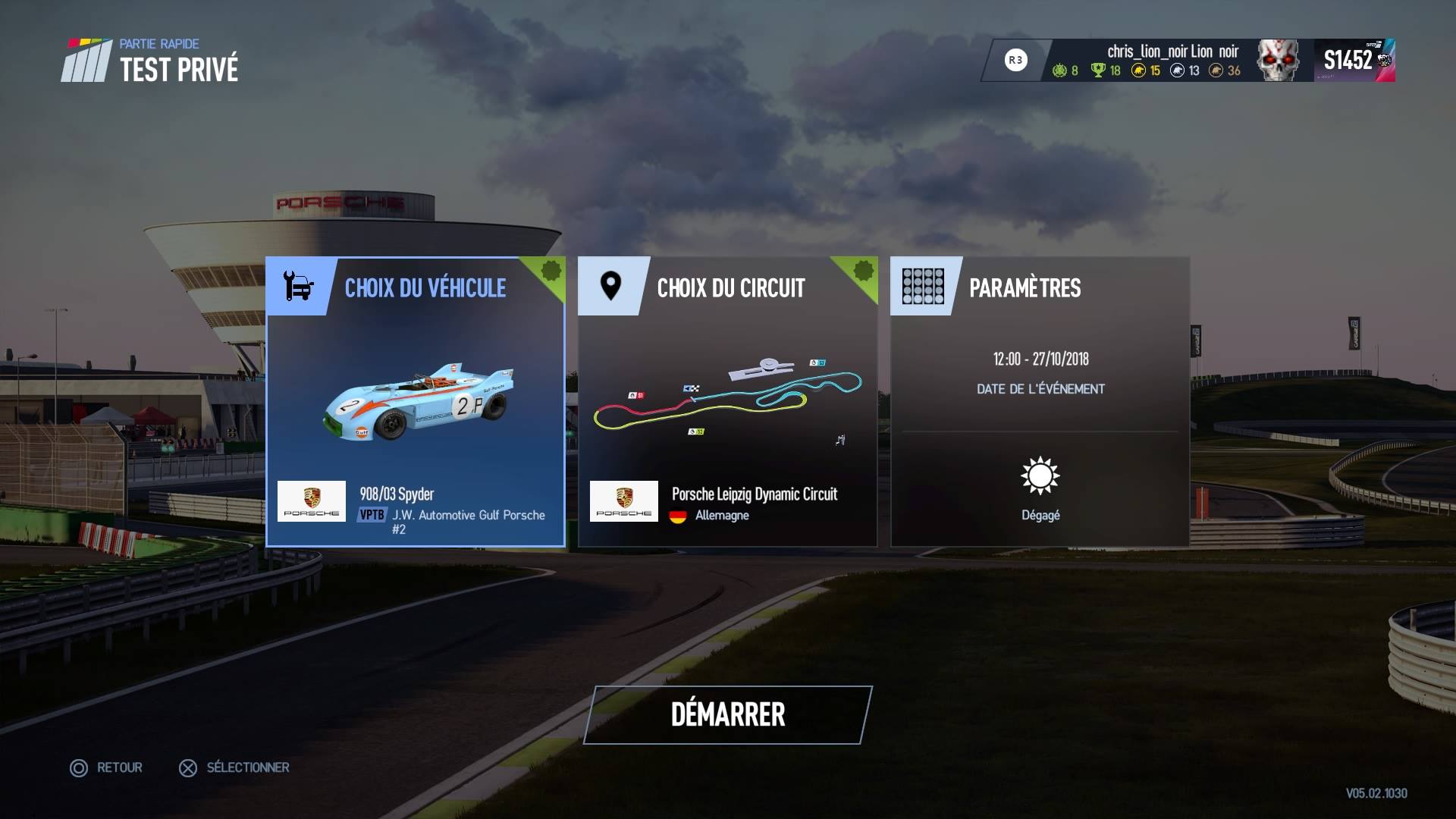Screen dimensions: 1456x819
Task: Open the Paramètres panel
Action: 1040,402
